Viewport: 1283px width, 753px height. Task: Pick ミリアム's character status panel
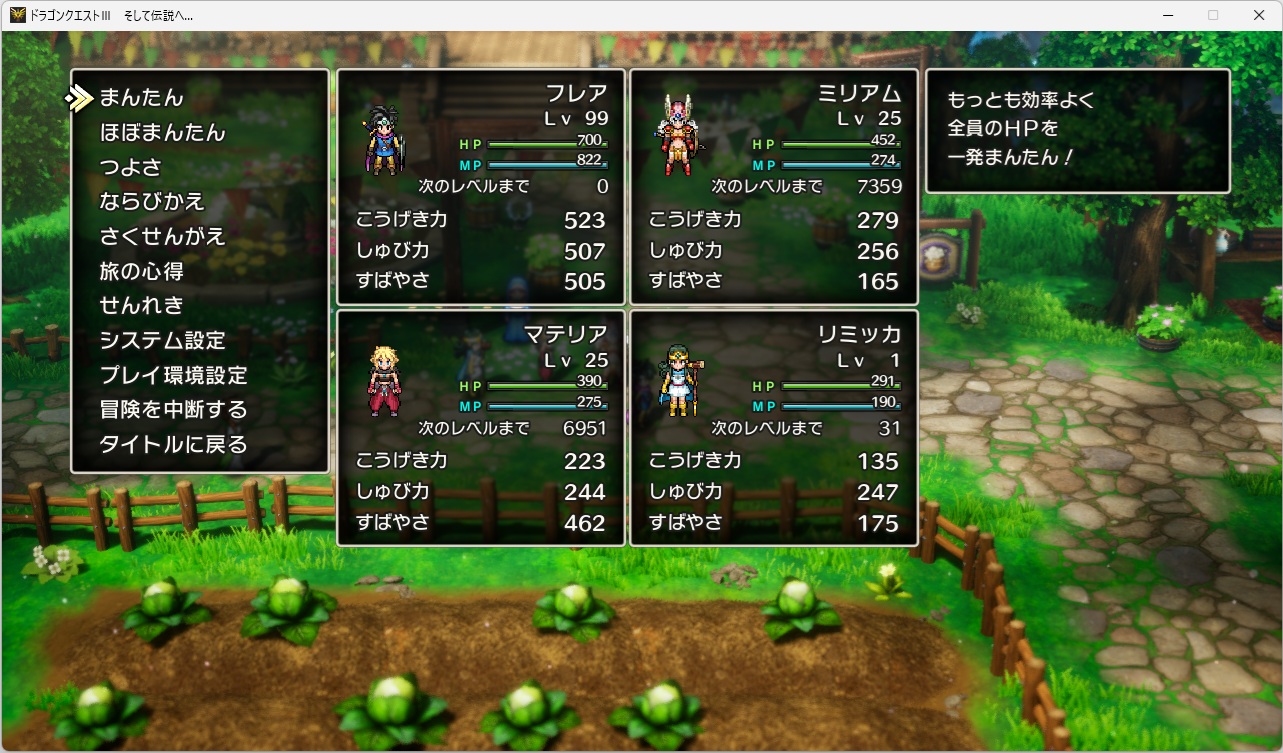(774, 187)
